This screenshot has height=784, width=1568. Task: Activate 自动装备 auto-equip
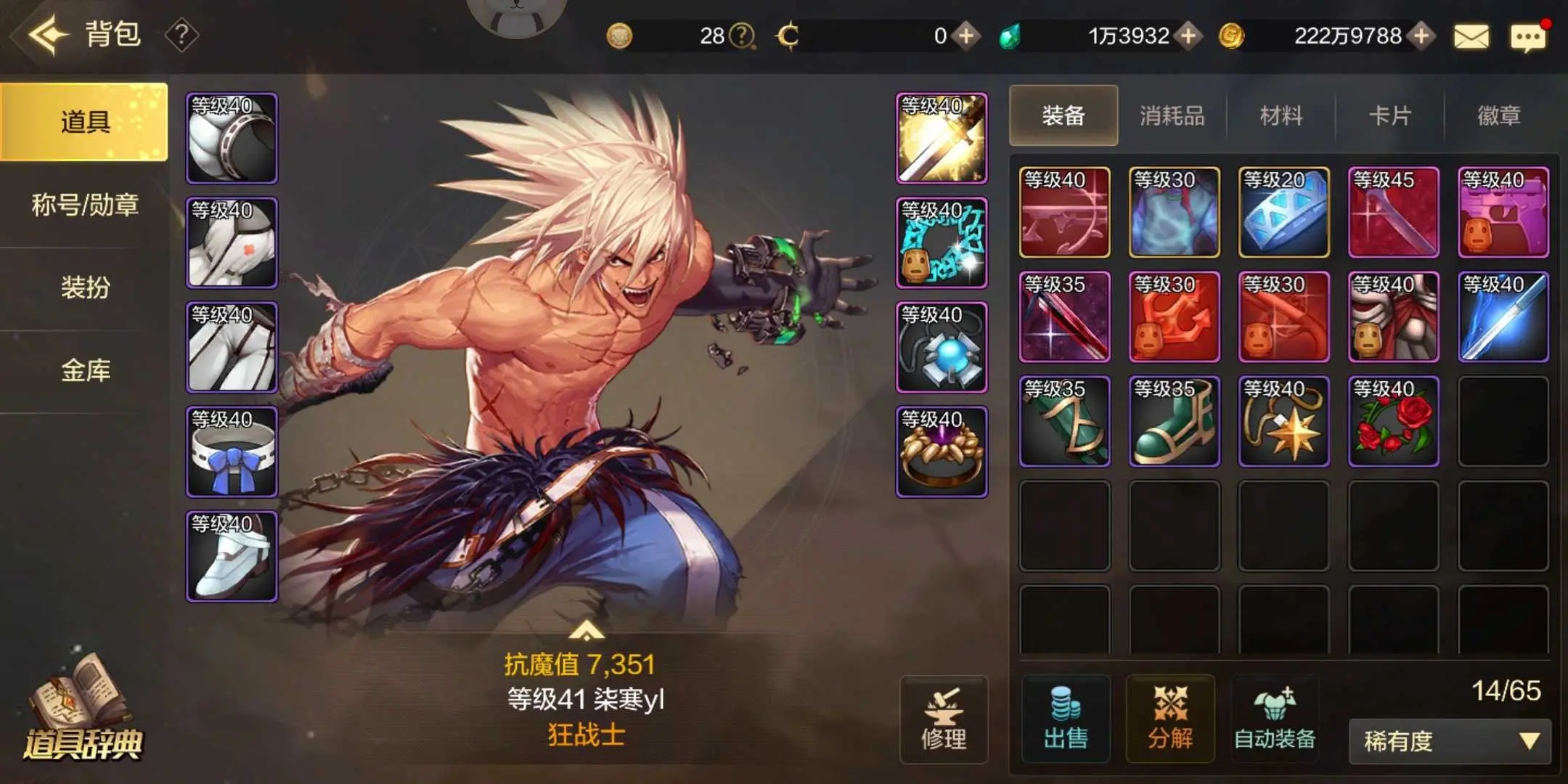pyautogui.click(x=1275, y=720)
